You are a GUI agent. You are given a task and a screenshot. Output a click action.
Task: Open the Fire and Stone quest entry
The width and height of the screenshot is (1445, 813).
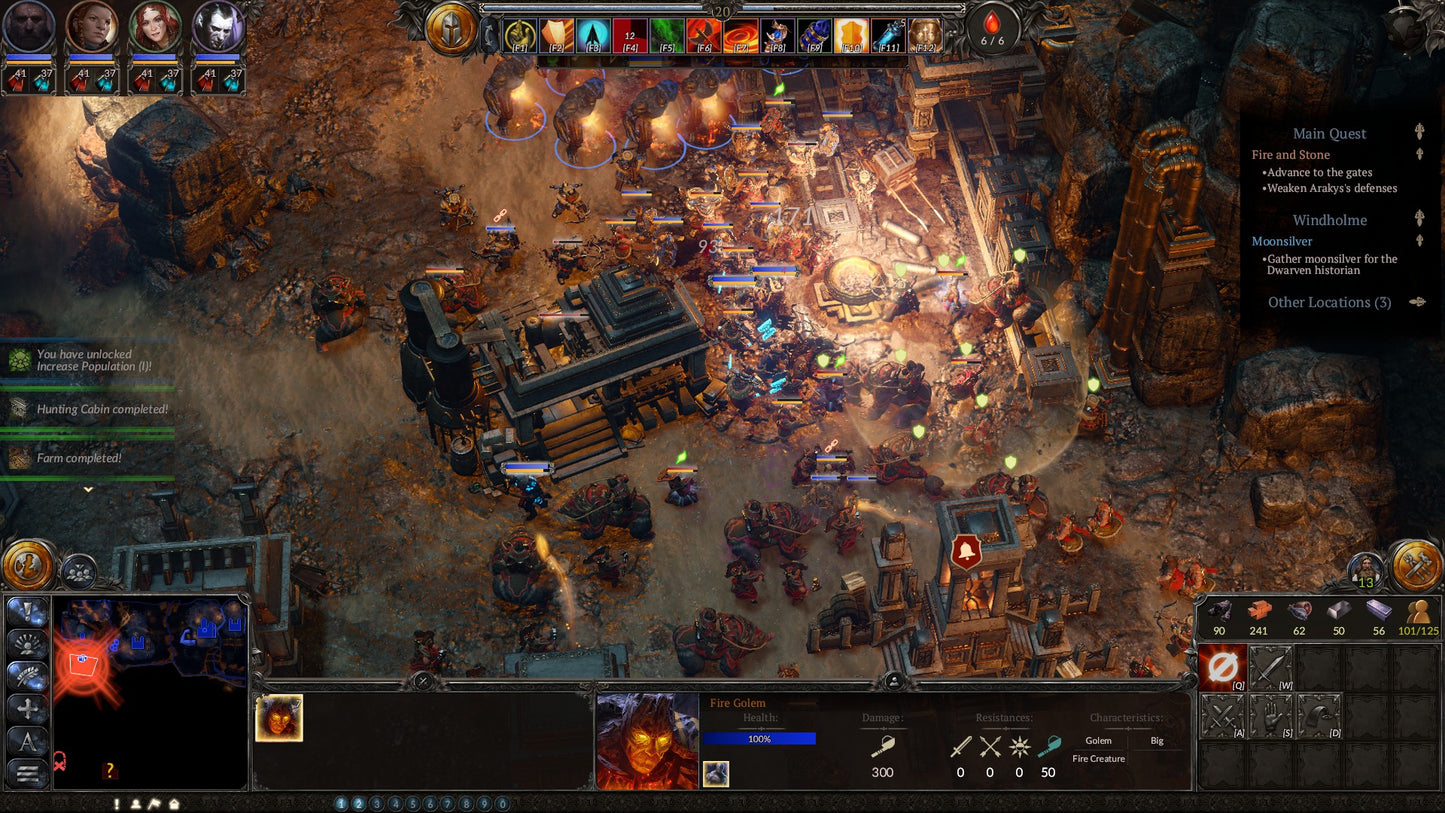(x=1290, y=155)
